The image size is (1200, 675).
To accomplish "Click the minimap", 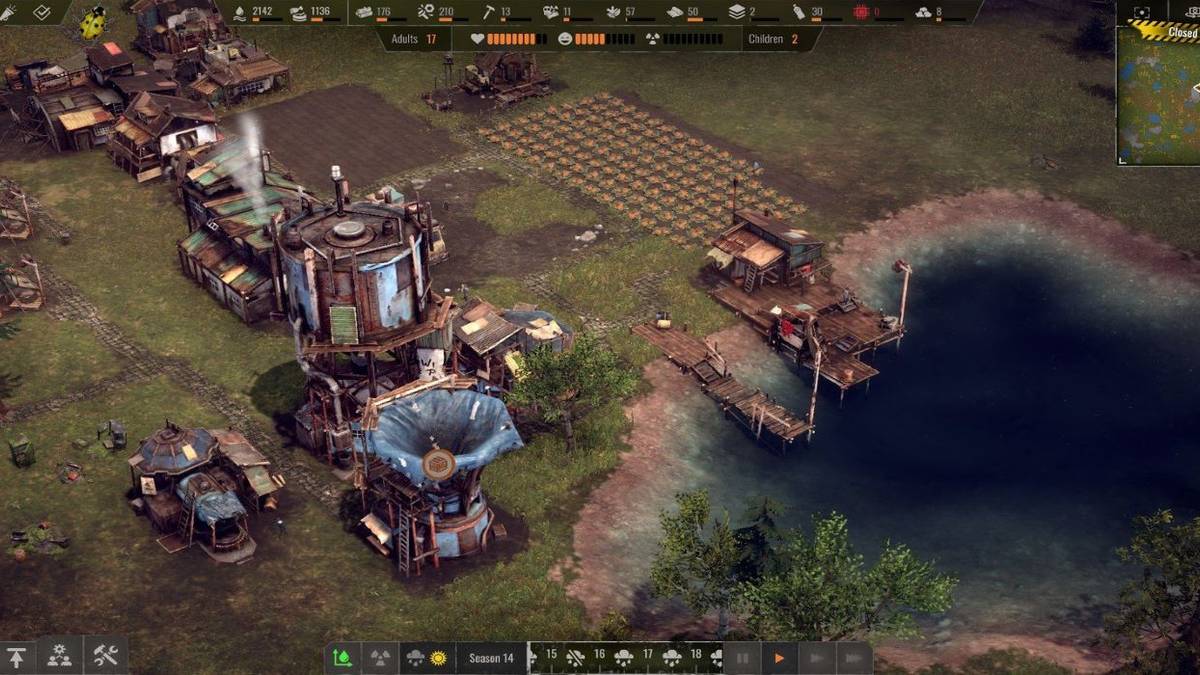I will [1158, 95].
